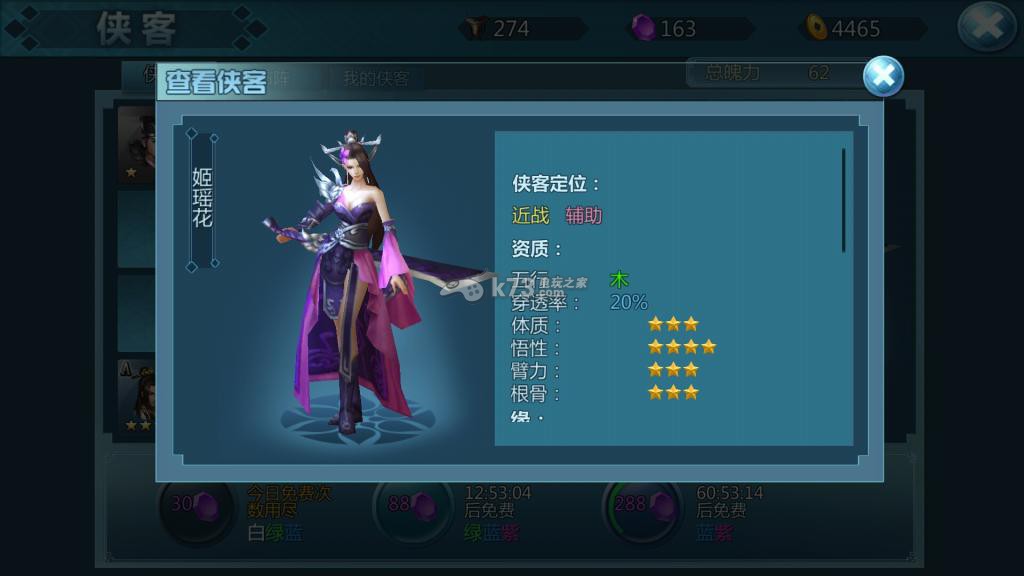
Task: Switch to the 我的侠客 tab
Action: click(x=376, y=79)
